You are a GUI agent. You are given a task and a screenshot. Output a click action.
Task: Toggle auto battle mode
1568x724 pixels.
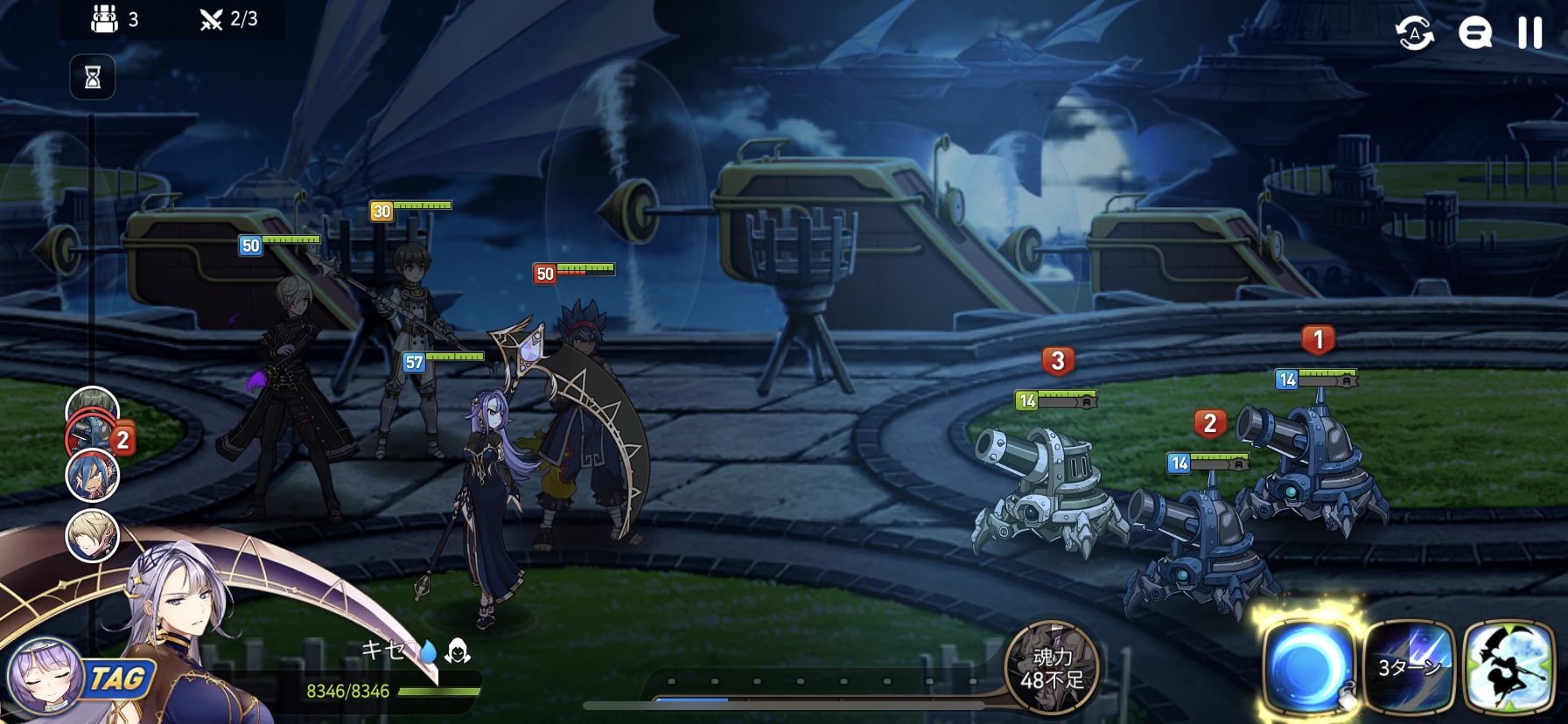[1414, 33]
